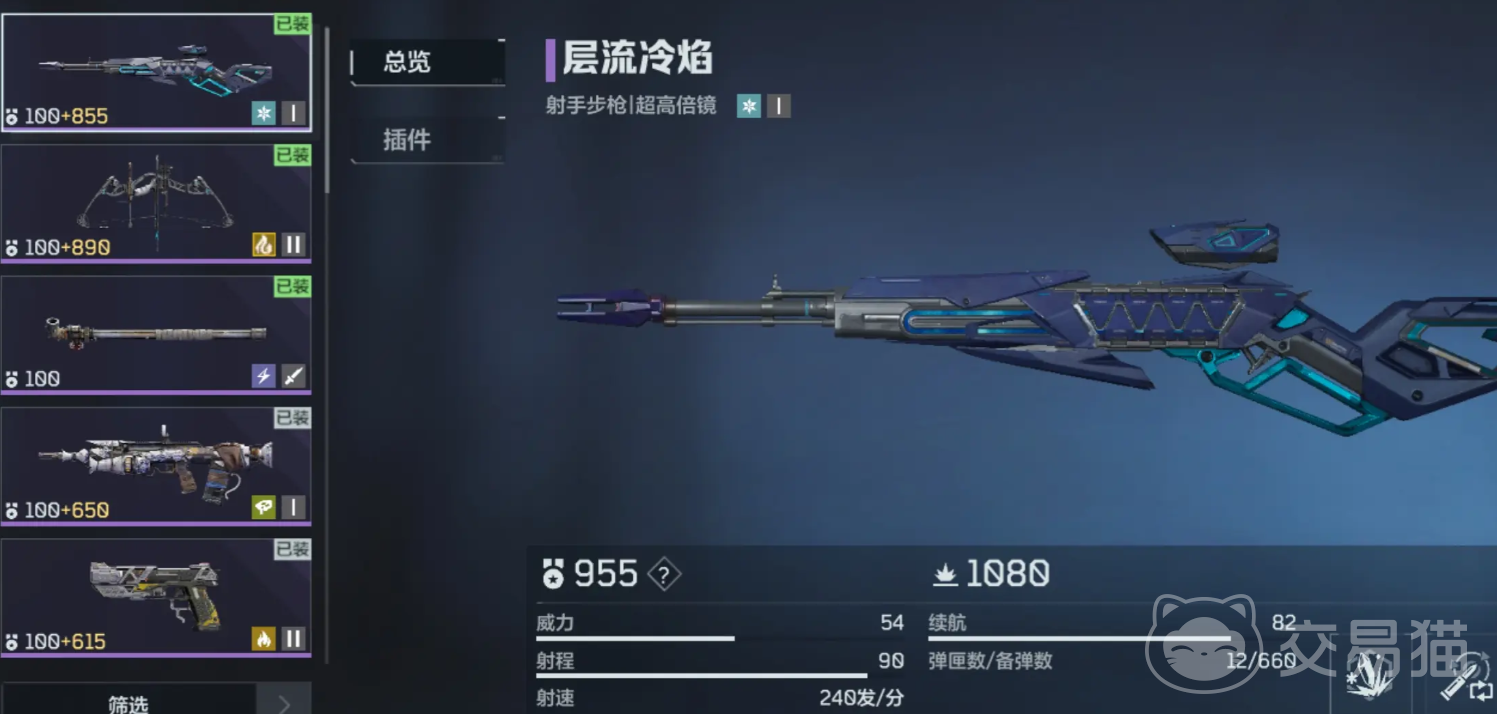Switch to the 总览 overview tab
The image size is (1497, 714).
[427, 62]
